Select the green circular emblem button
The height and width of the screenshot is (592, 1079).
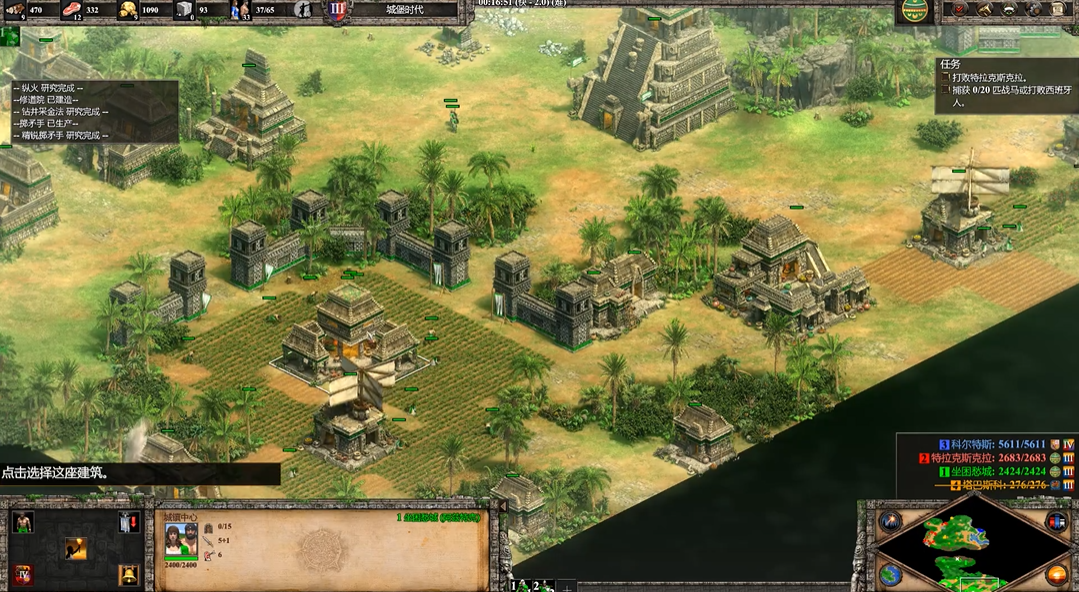click(914, 10)
